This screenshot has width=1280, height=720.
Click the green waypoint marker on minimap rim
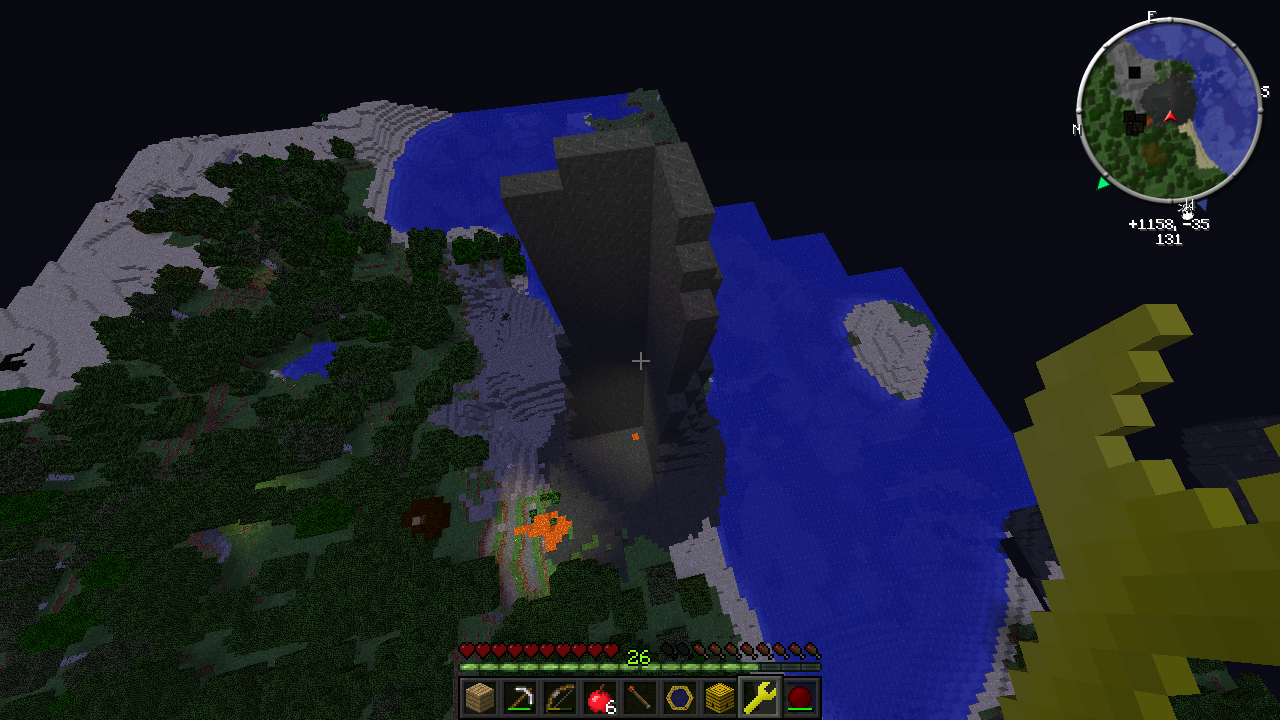1103,183
